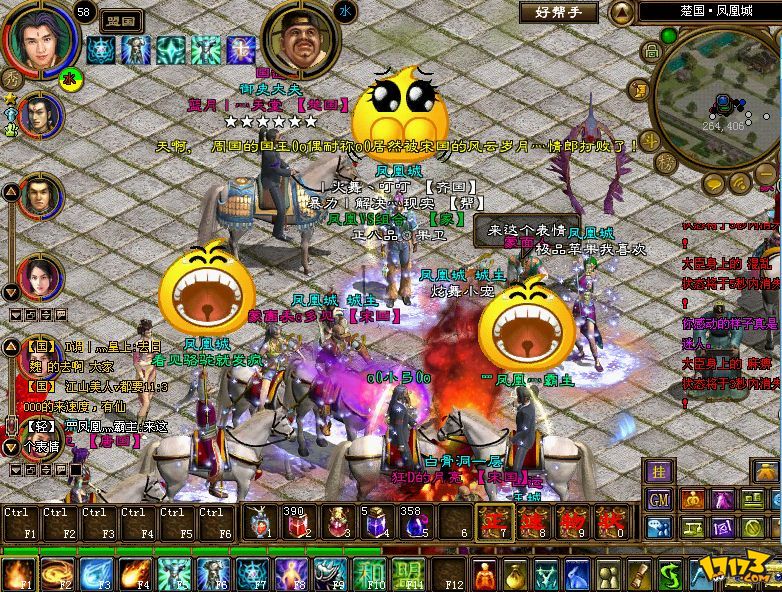Open the GM button panel
Image resolution: width=782 pixels, height=592 pixels.
click(x=660, y=499)
